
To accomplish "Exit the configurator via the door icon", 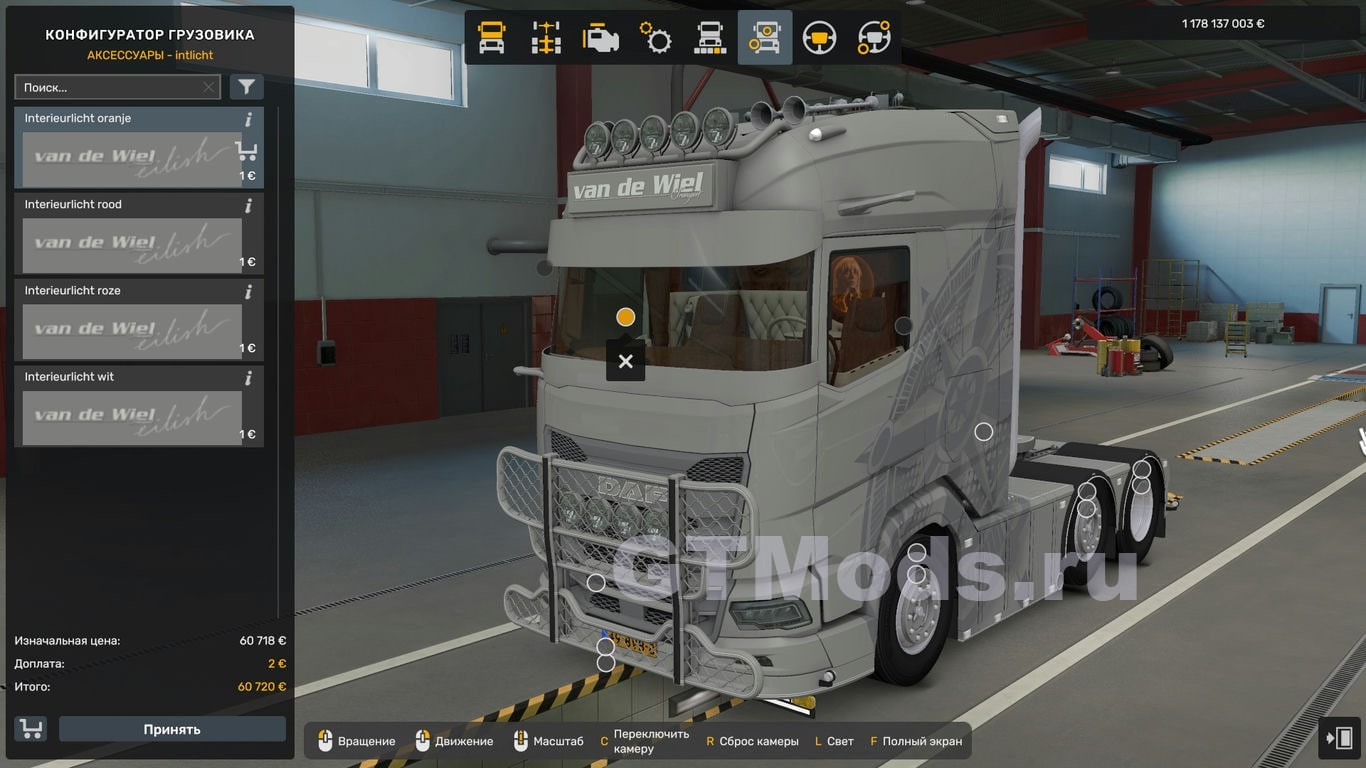I will [x=1338, y=738].
